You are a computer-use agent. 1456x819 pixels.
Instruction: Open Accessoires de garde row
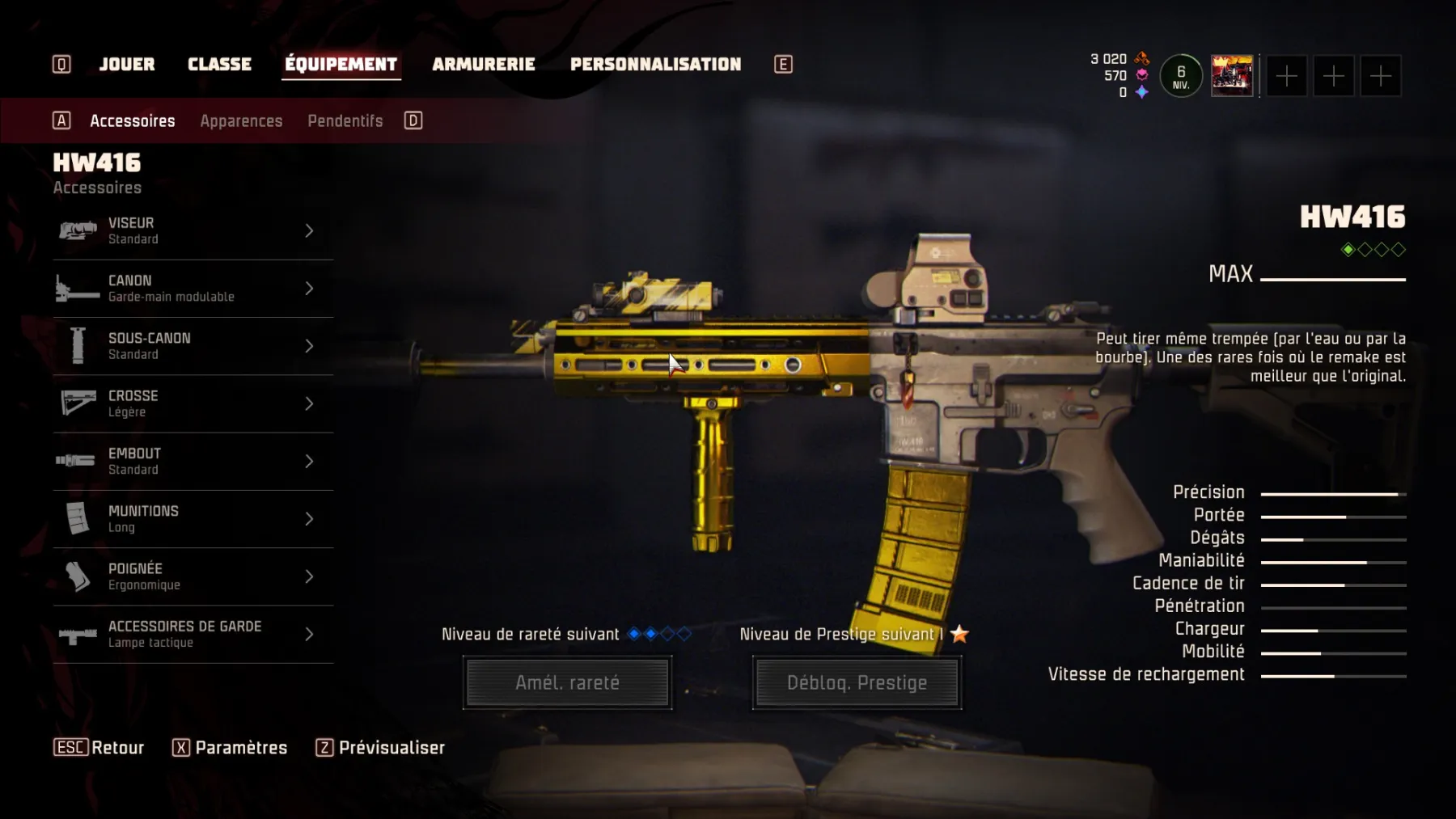(193, 635)
